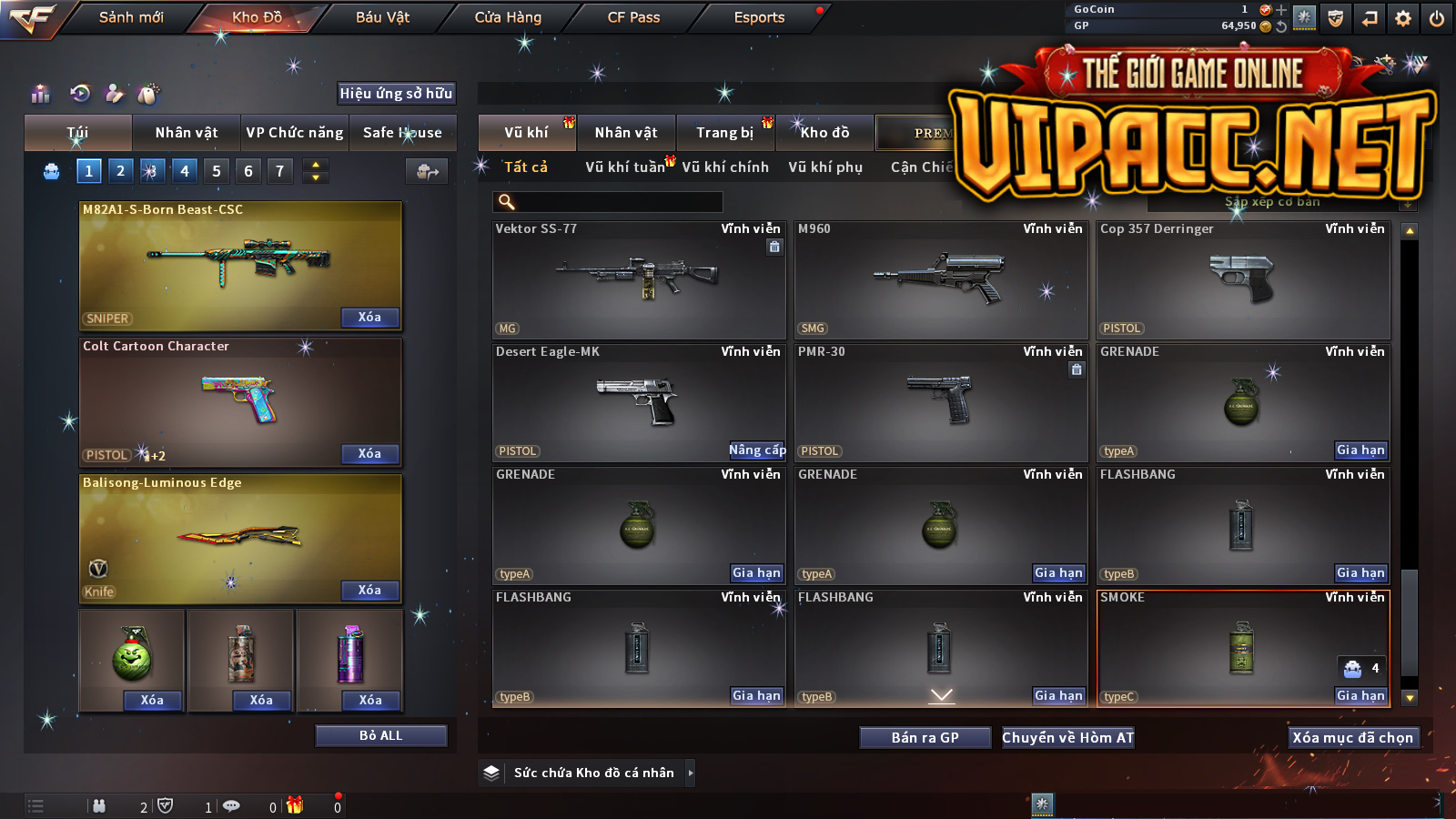The width and height of the screenshot is (1456, 819).
Task: Upgrade Desert Eagle-MK with Nâng cấp
Action: (756, 450)
